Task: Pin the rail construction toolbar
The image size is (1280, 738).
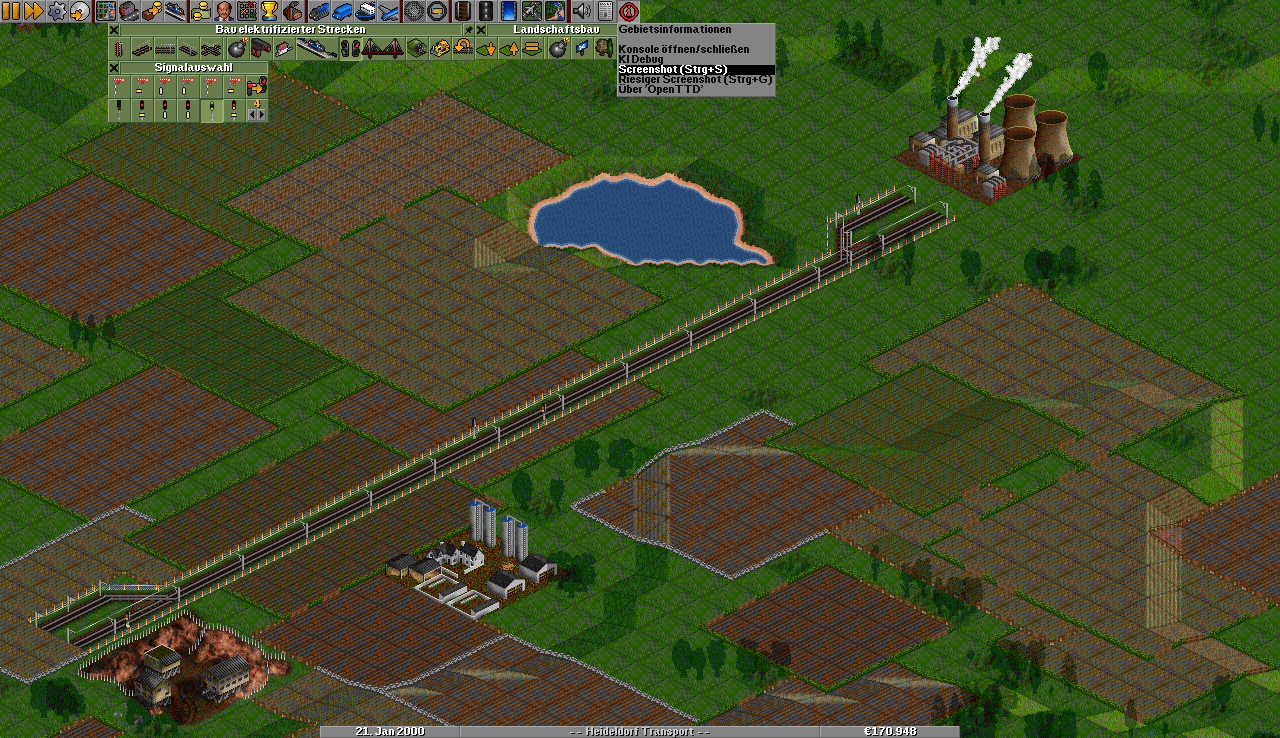Action: tap(468, 30)
